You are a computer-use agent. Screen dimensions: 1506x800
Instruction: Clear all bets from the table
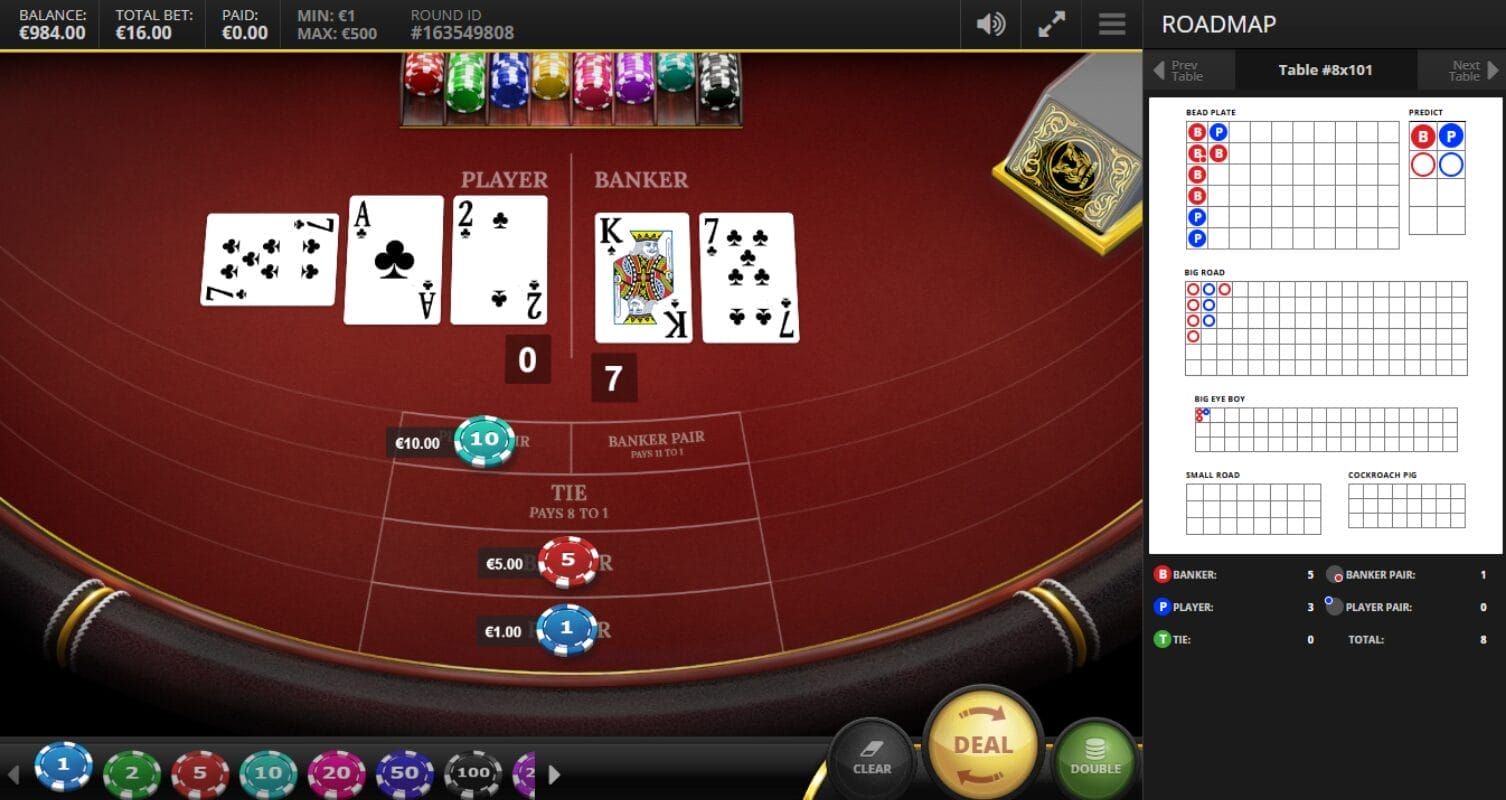pos(871,757)
